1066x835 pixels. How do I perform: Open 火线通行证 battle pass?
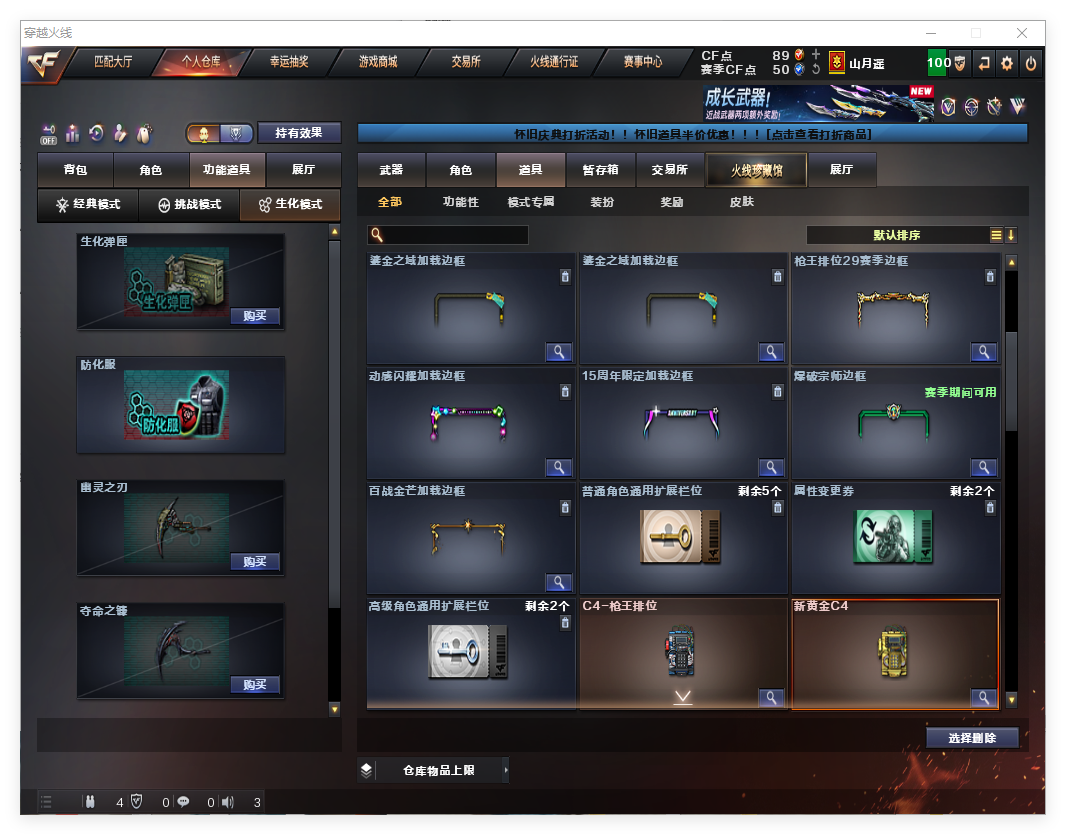[554, 62]
